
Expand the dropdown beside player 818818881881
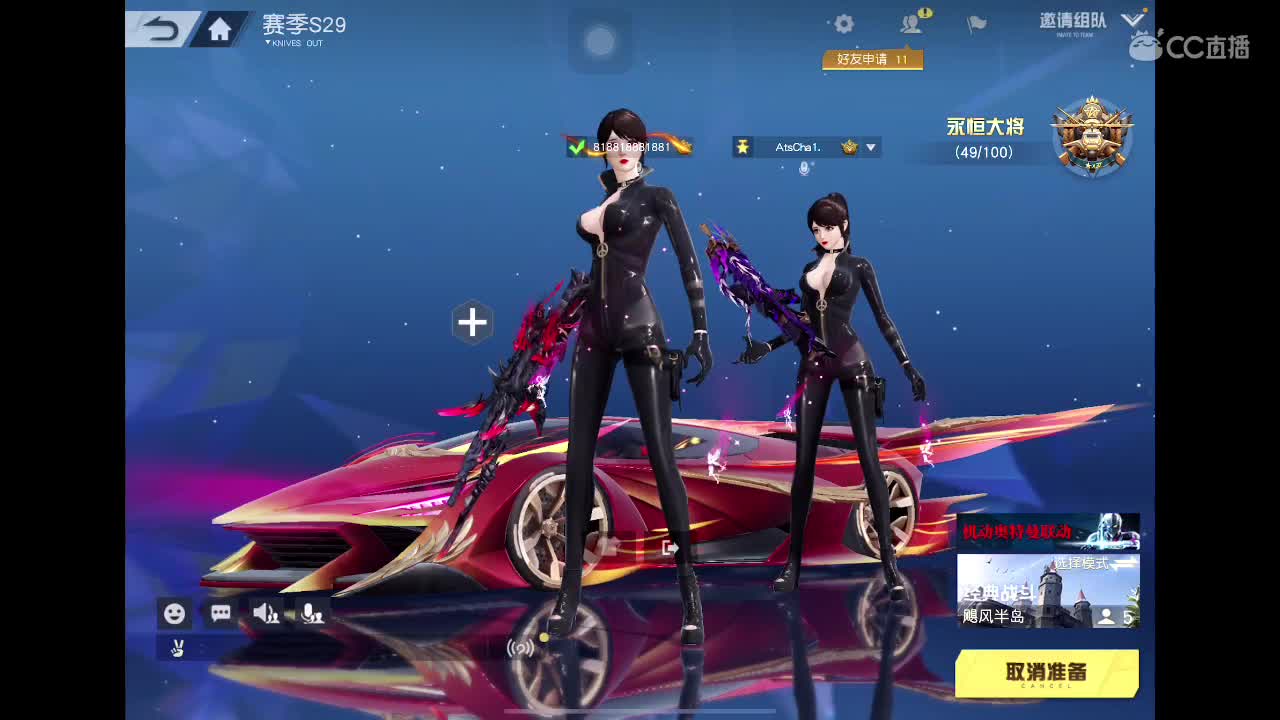click(x=686, y=147)
